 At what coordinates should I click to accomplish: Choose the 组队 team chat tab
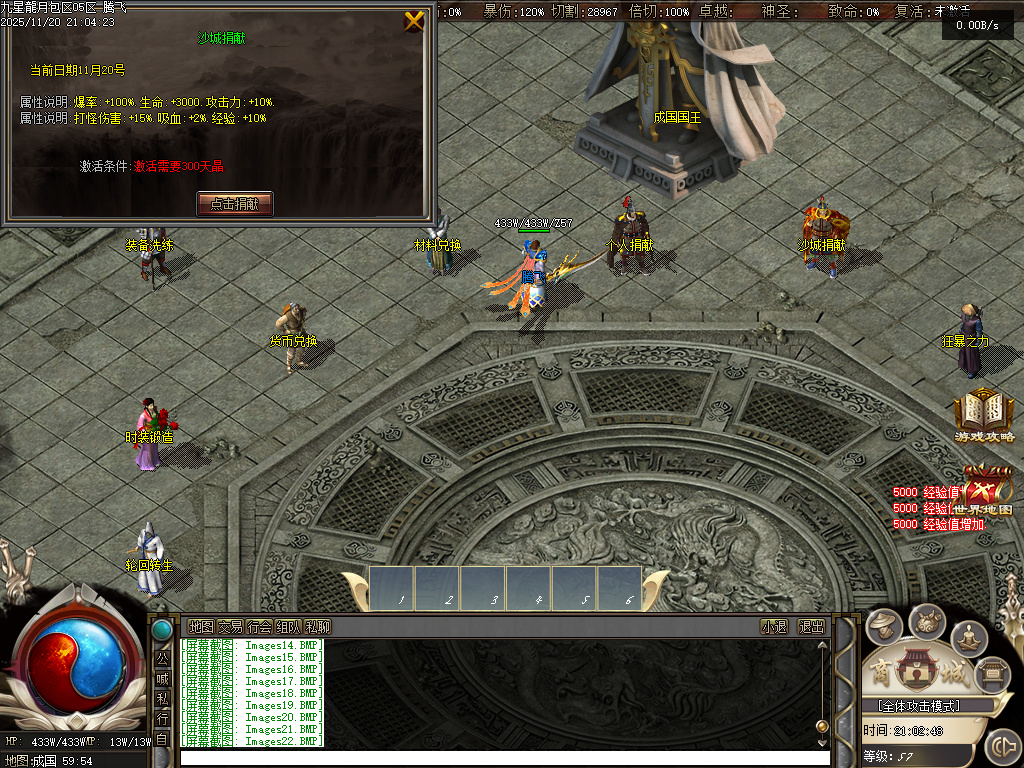click(x=288, y=627)
